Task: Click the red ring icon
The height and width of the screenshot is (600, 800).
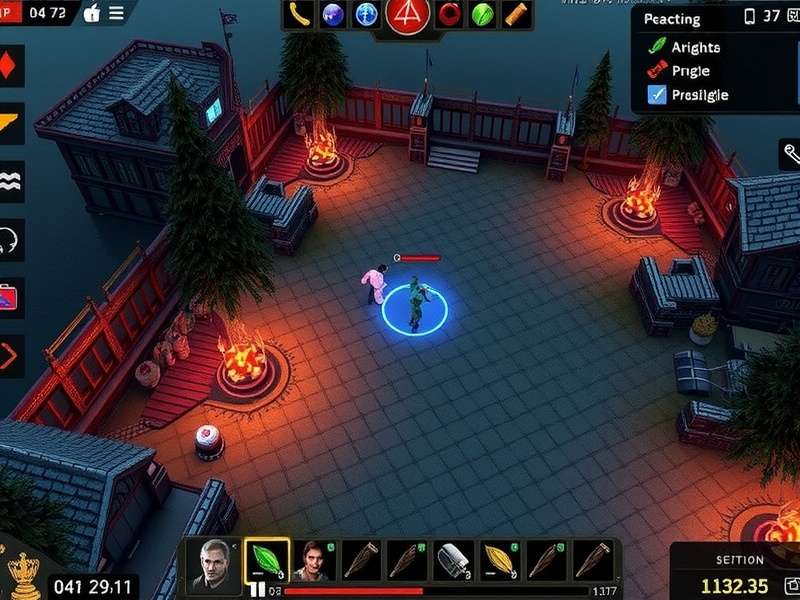Action: [450, 14]
